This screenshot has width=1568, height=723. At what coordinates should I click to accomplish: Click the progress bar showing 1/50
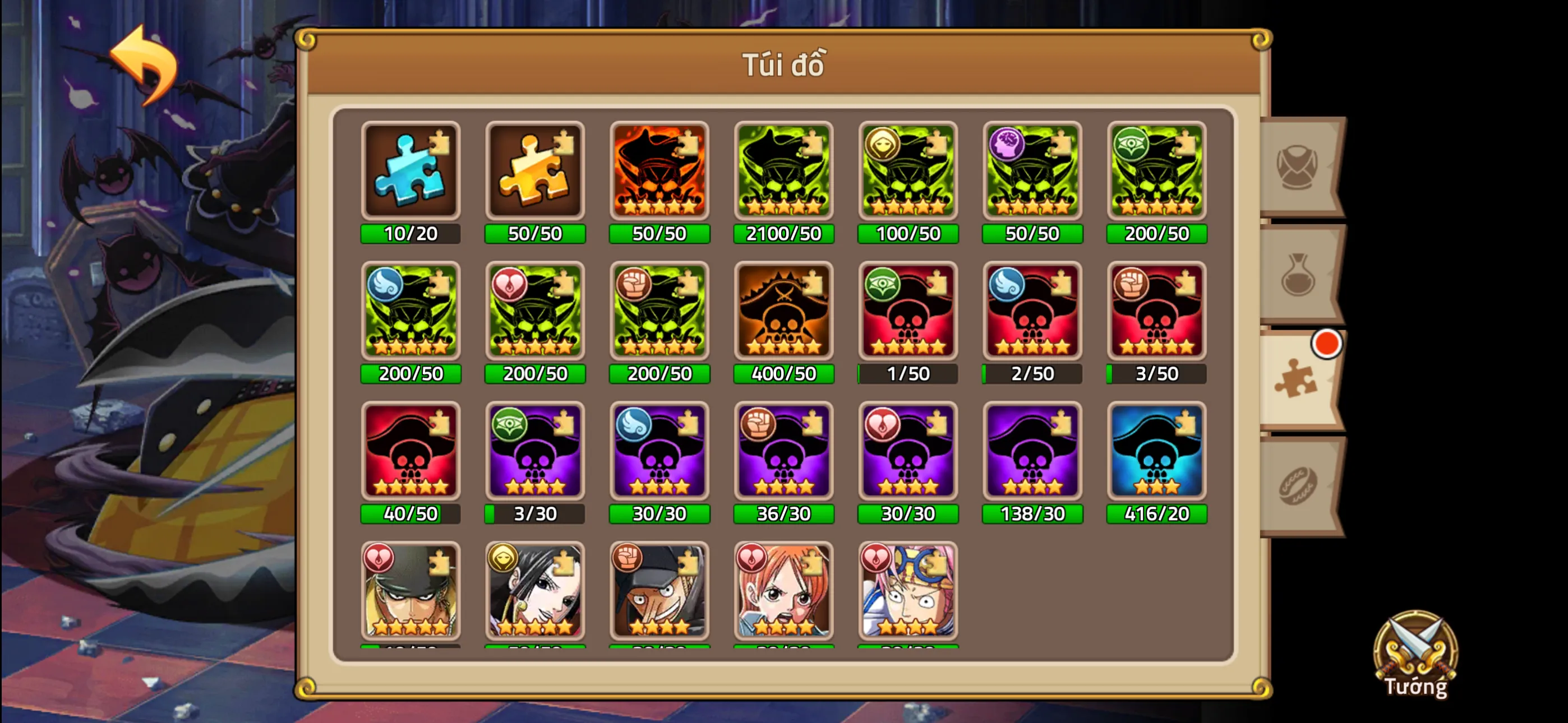point(907,374)
